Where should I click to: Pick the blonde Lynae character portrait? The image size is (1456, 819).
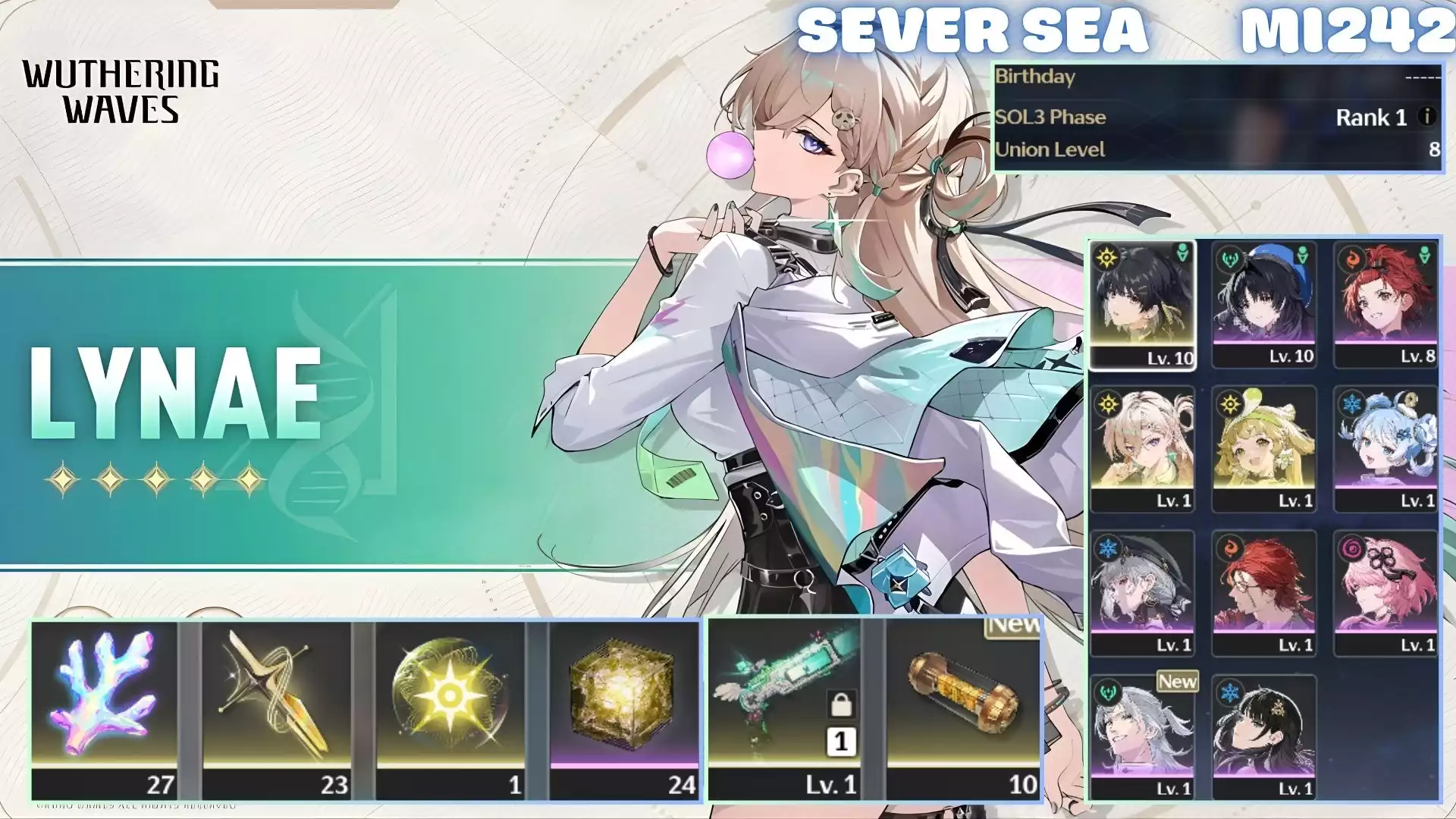(x=1142, y=449)
